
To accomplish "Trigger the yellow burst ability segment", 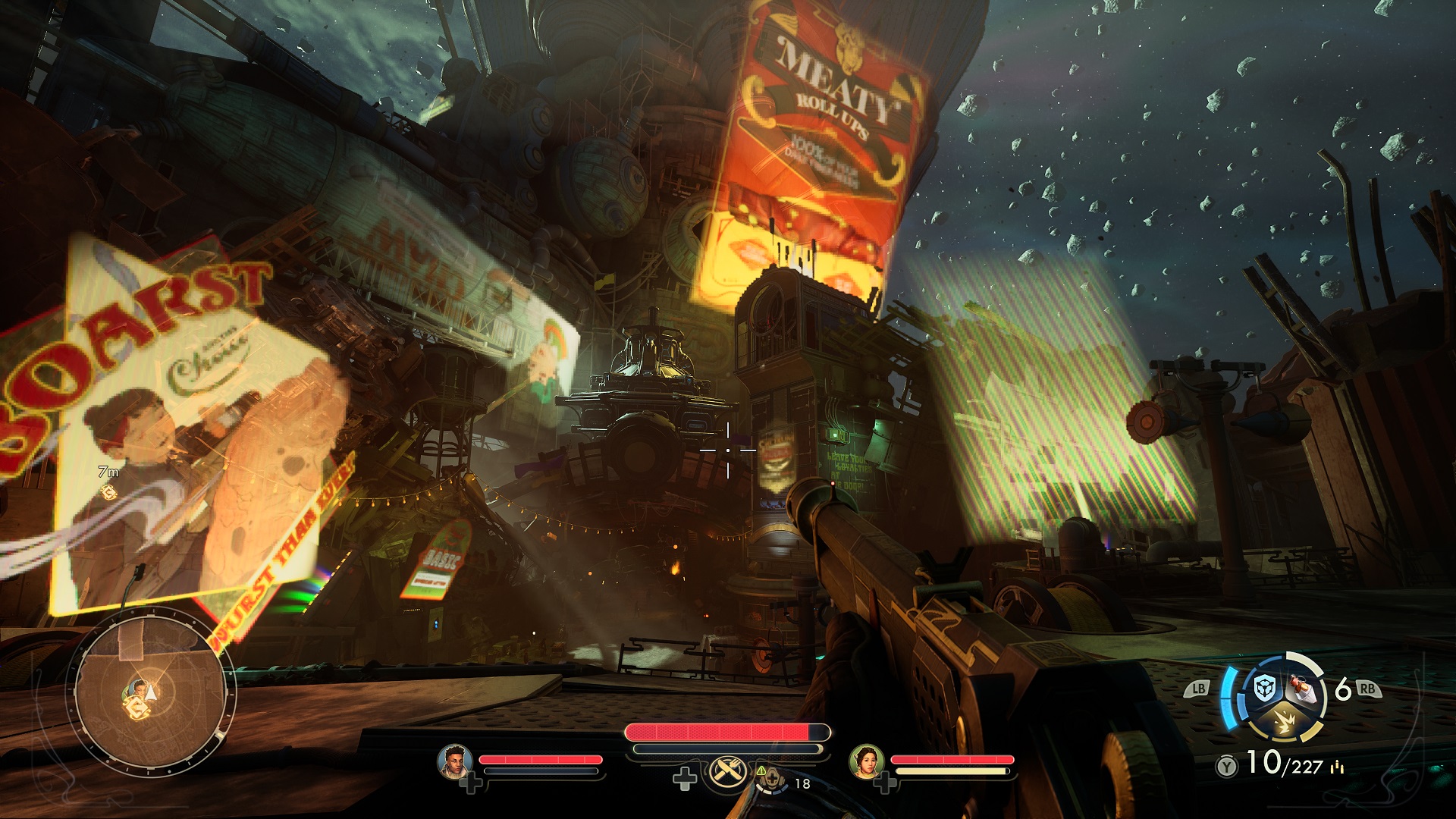I will pos(1285,720).
